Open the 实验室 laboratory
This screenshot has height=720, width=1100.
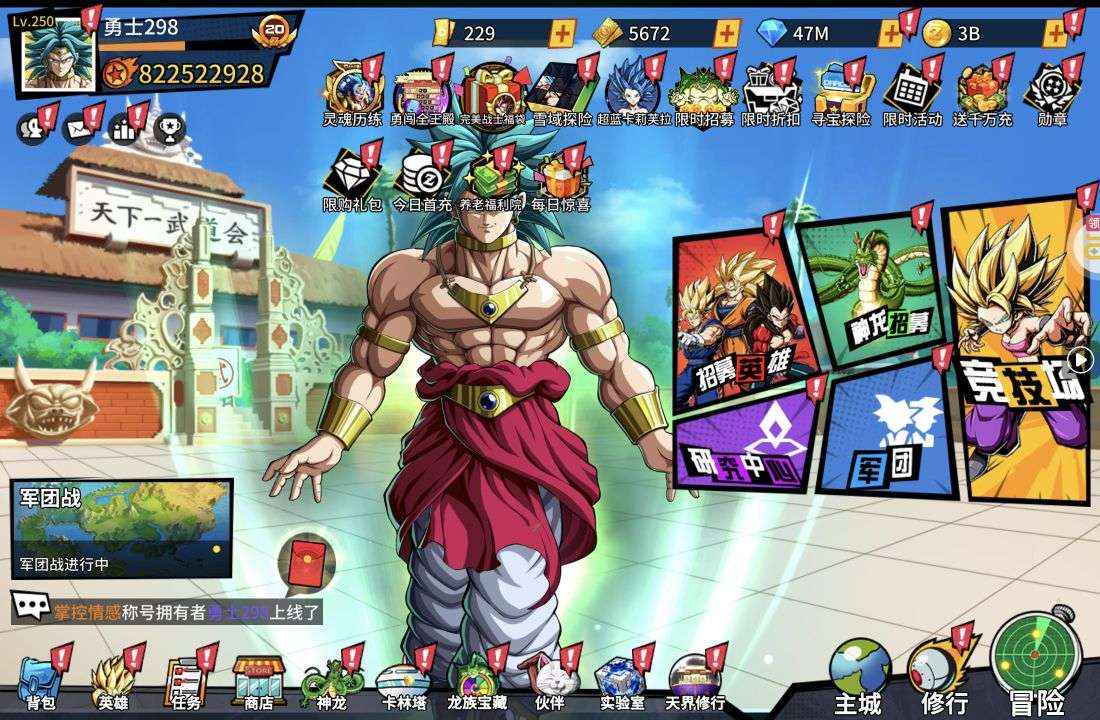pos(622,682)
